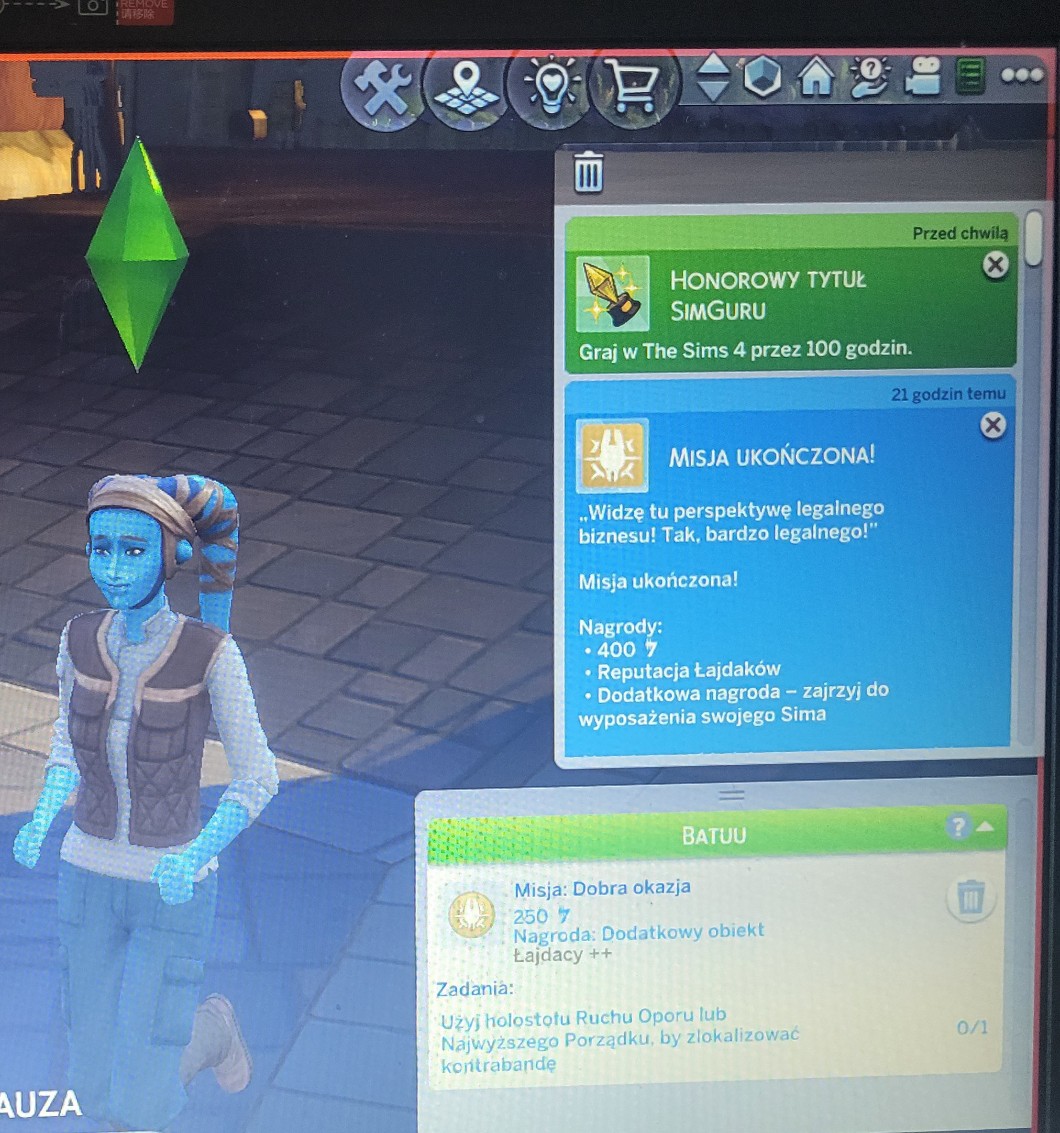Click the home lot icon
1060x1133 pixels.
tap(817, 78)
